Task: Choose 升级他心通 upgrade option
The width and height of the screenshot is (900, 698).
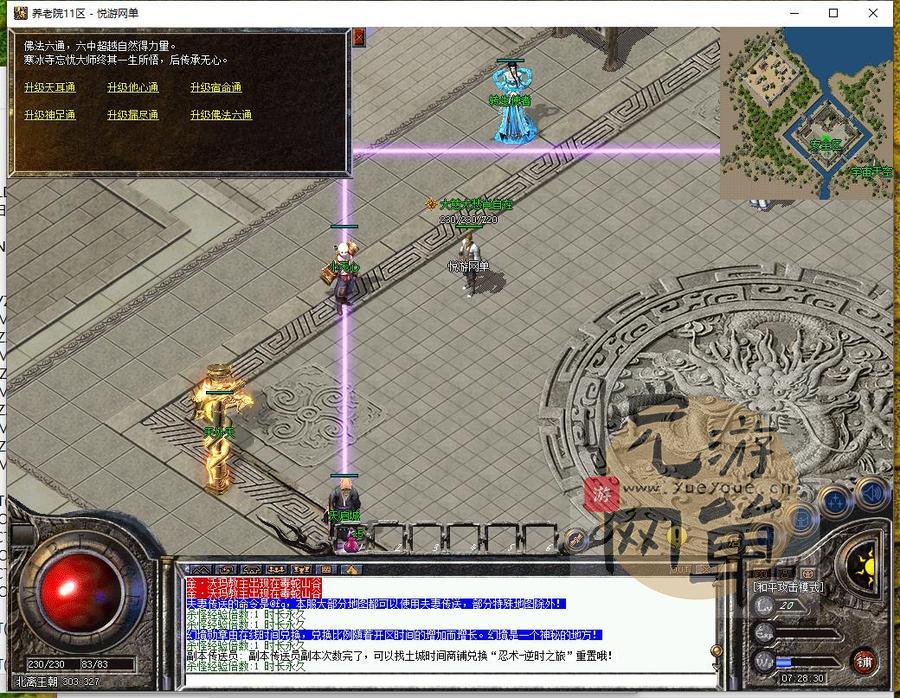Action: (x=132, y=87)
